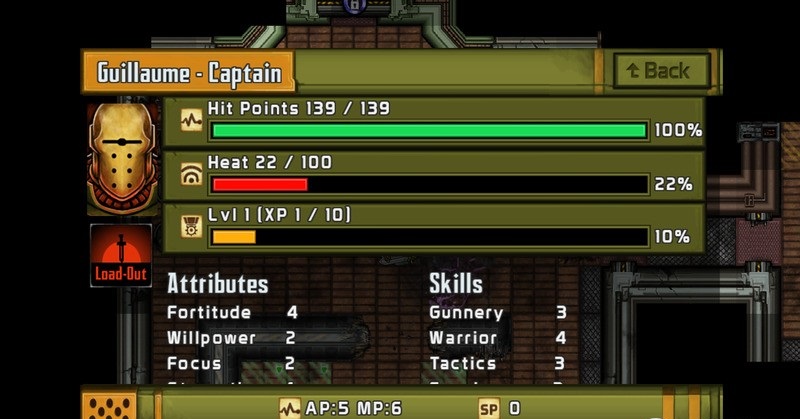Select Guillaume's golden helmet portrait
The width and height of the screenshot is (800, 419).
point(122,157)
